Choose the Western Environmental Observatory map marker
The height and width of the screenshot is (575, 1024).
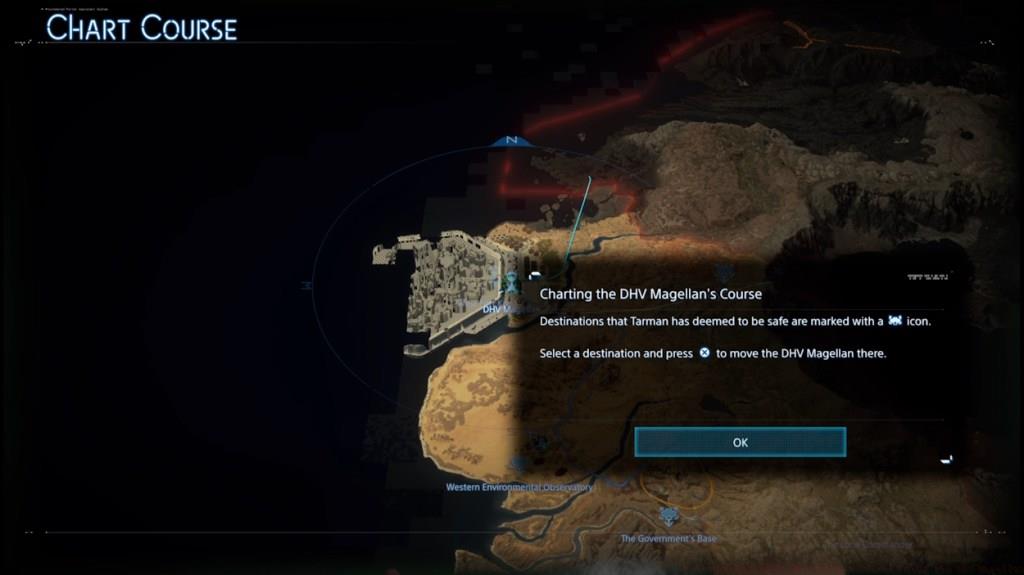point(518,465)
